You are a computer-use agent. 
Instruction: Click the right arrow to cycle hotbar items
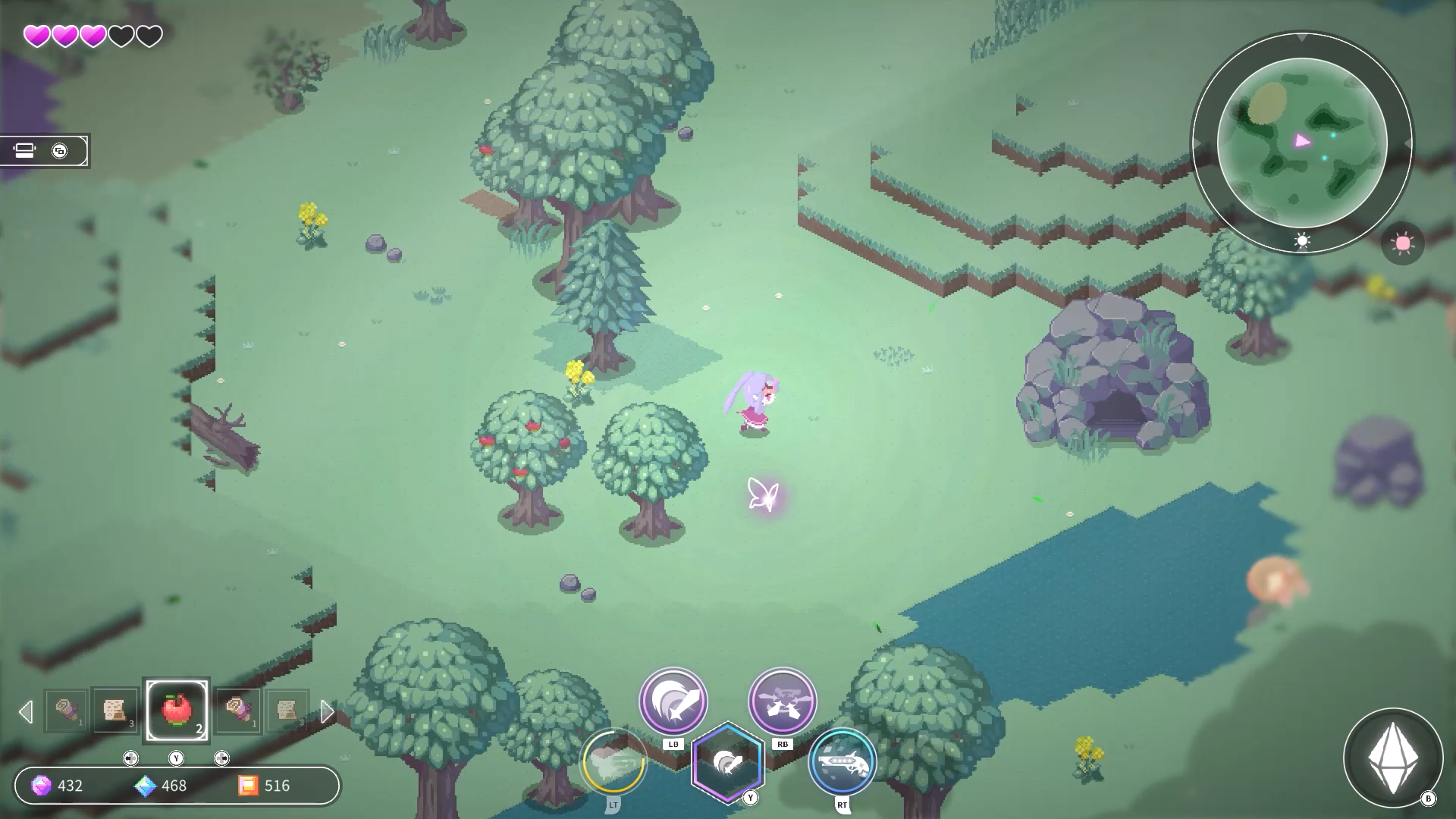328,711
